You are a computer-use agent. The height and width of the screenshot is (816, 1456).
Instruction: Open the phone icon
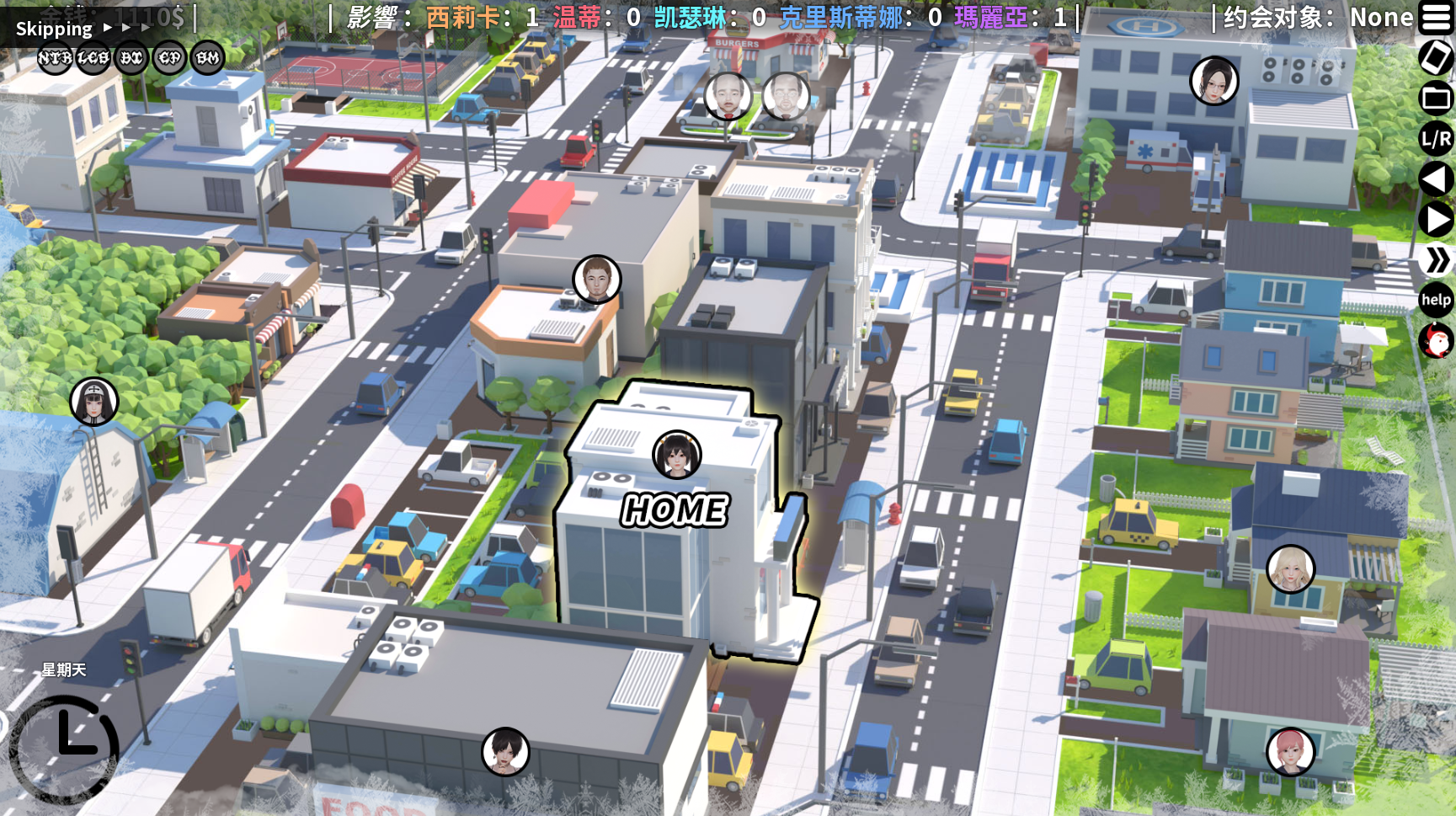pyautogui.click(x=1436, y=57)
